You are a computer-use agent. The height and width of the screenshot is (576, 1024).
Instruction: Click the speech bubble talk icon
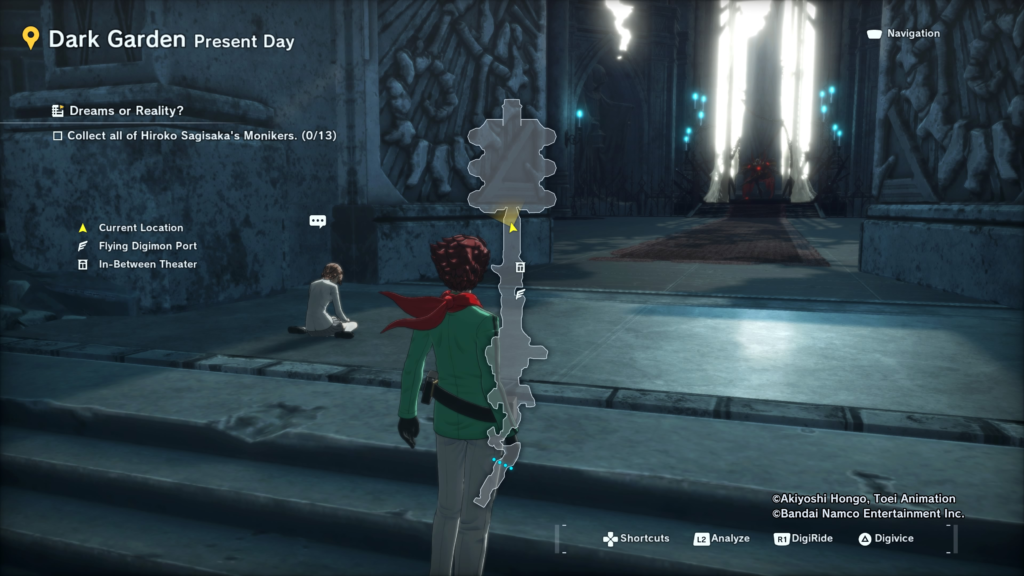point(318,221)
